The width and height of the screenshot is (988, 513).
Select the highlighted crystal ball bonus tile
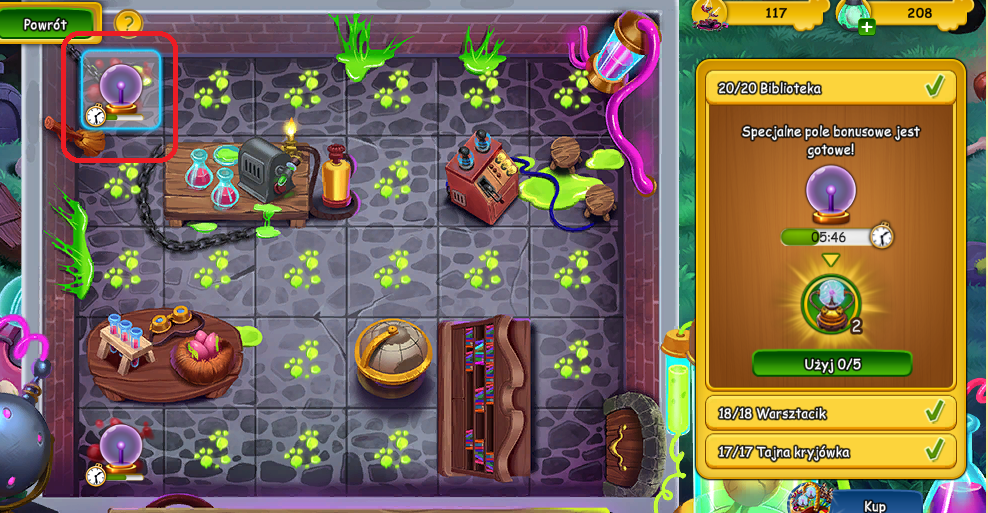pyautogui.click(x=121, y=91)
